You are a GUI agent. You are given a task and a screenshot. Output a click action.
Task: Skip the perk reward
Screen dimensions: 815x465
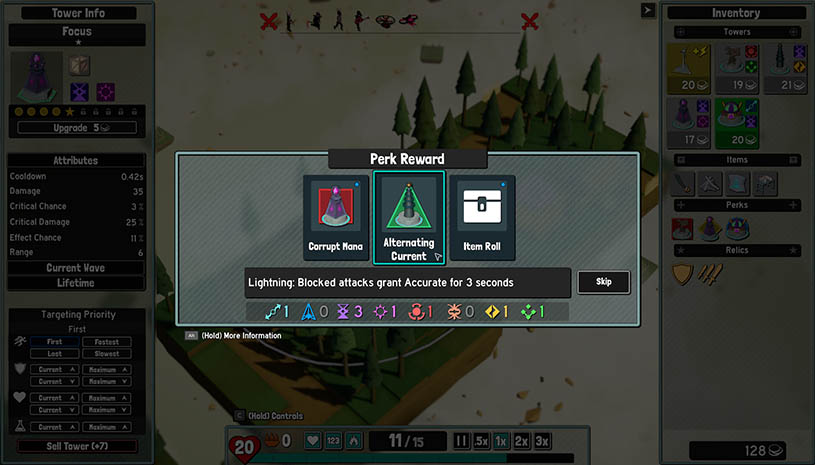tap(603, 282)
